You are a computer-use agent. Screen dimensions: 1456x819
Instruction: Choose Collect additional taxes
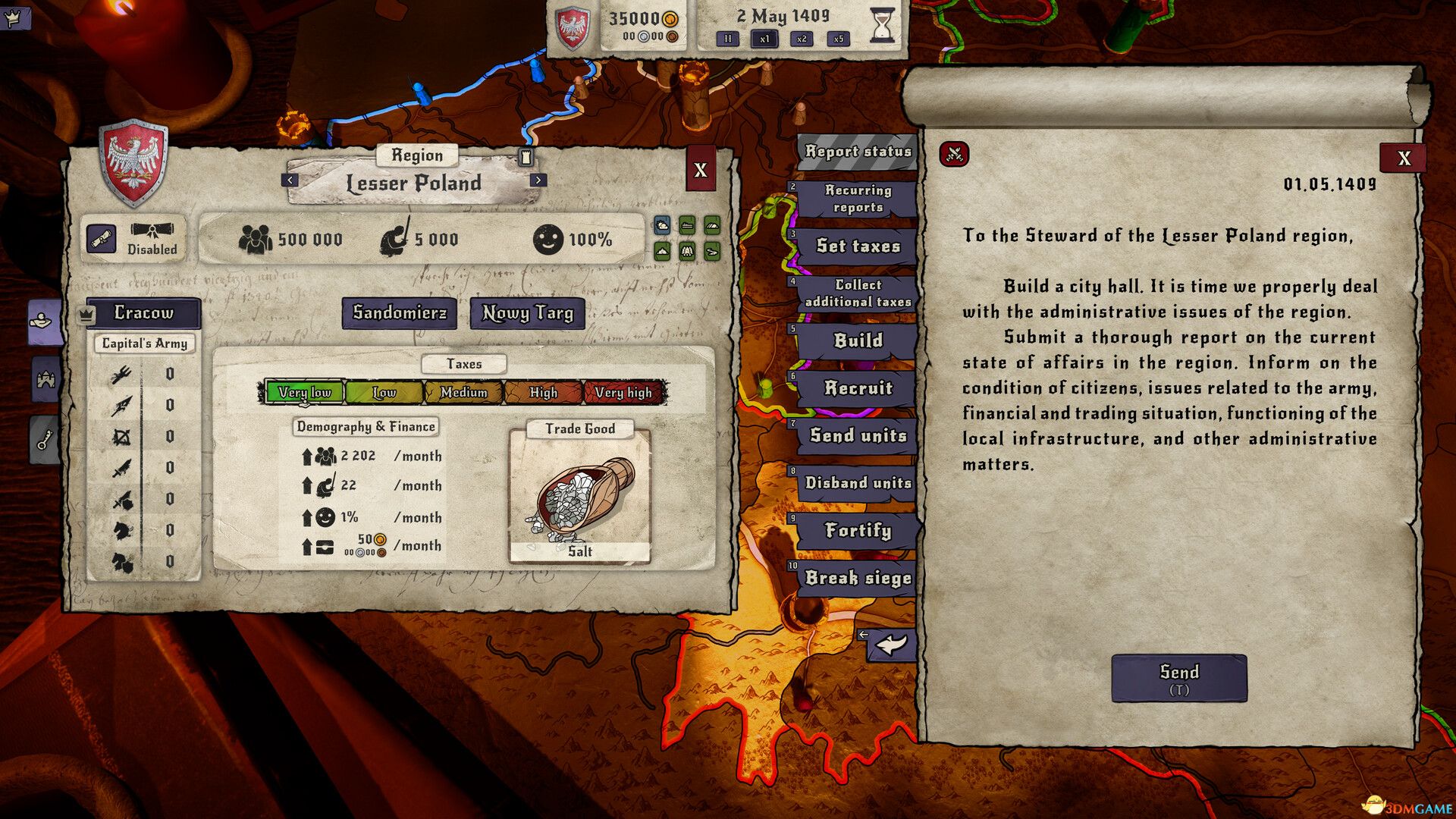pyautogui.click(x=858, y=293)
